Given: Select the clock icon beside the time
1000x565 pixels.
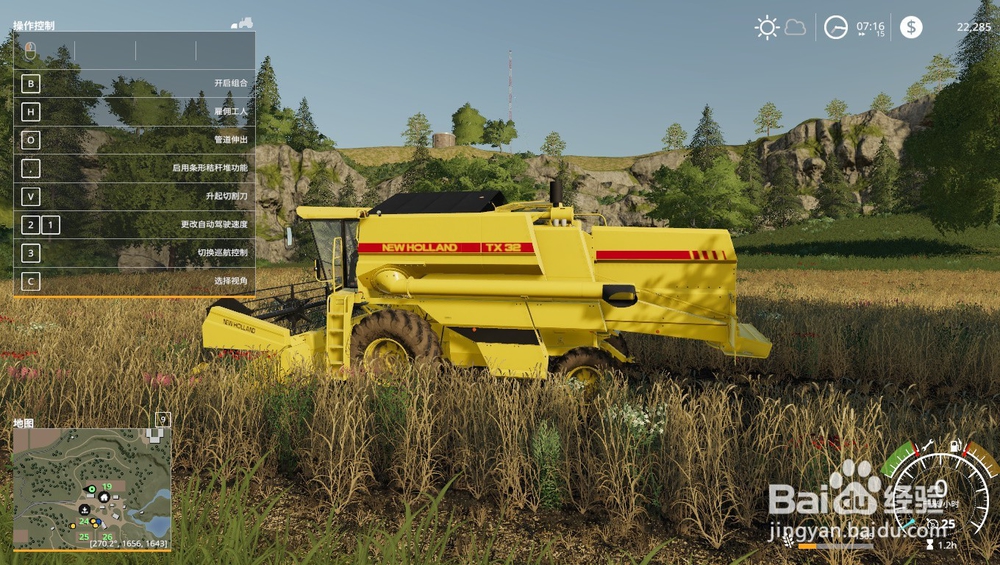Looking at the screenshot, I should point(835,27).
